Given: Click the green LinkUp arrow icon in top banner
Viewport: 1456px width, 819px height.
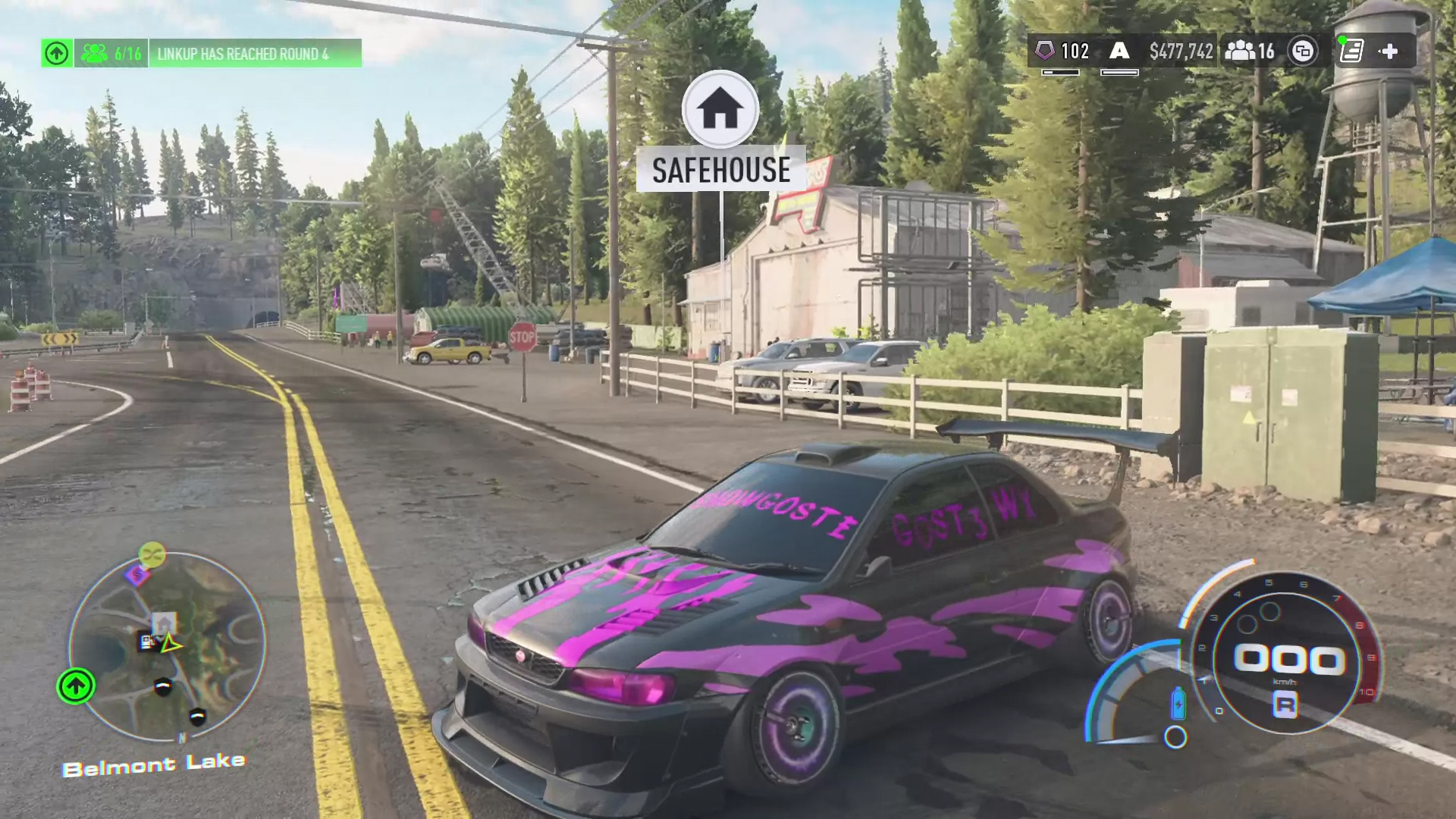Looking at the screenshot, I should pos(57,53).
